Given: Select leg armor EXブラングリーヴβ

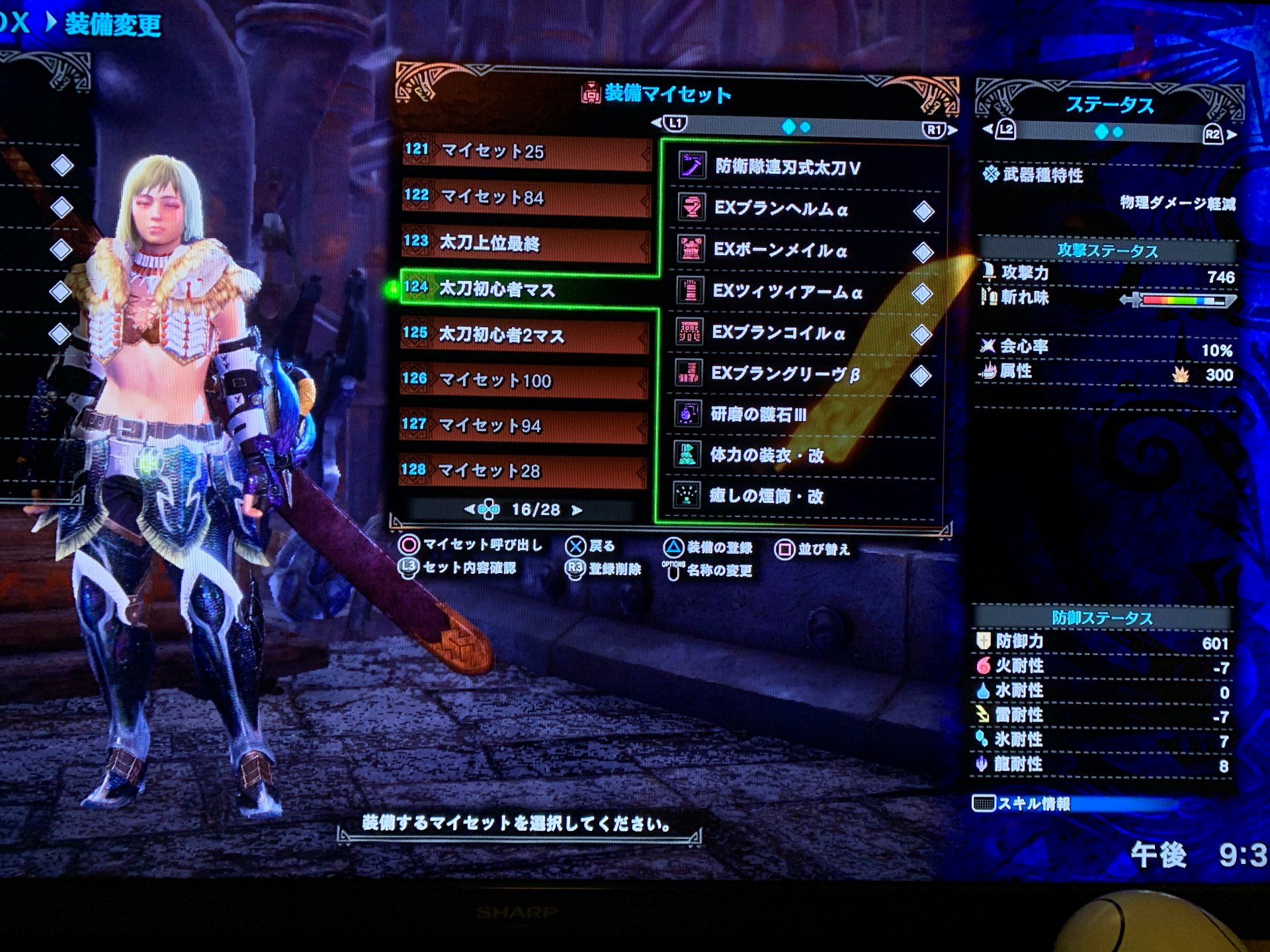Looking at the screenshot, I should click(785, 374).
